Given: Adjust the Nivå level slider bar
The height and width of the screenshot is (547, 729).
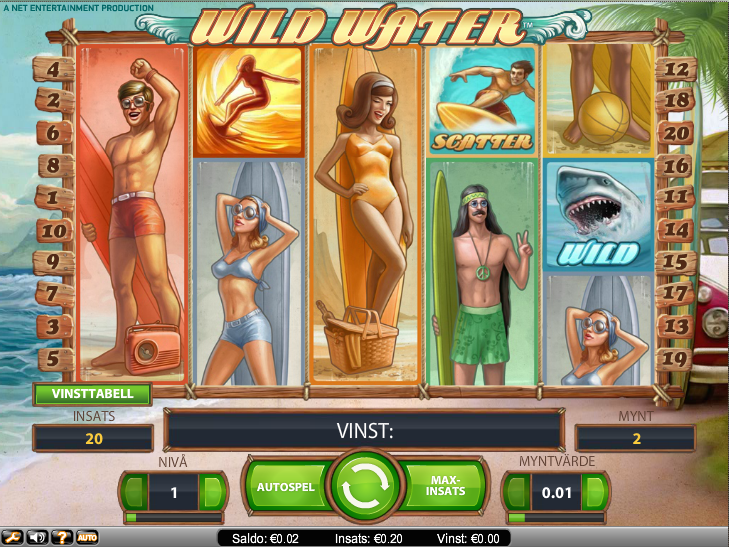Looking at the screenshot, I should 172,518.
